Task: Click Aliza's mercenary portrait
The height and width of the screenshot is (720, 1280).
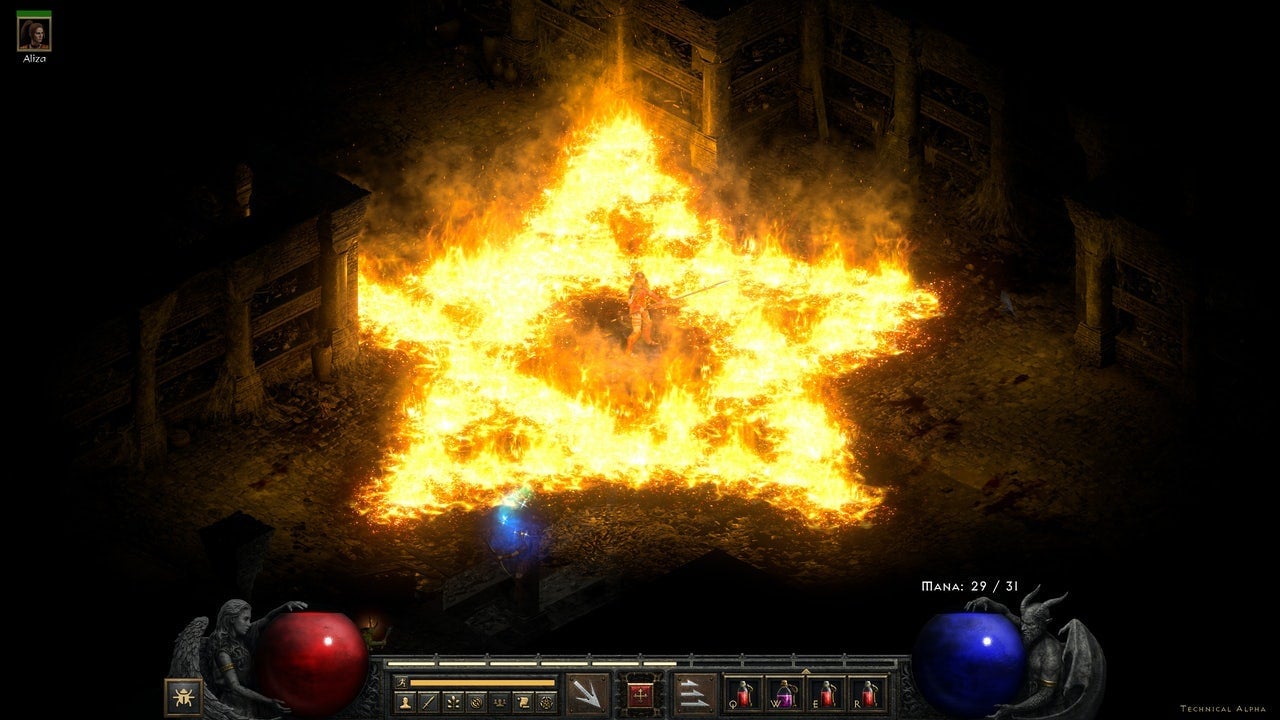Action: (x=35, y=36)
